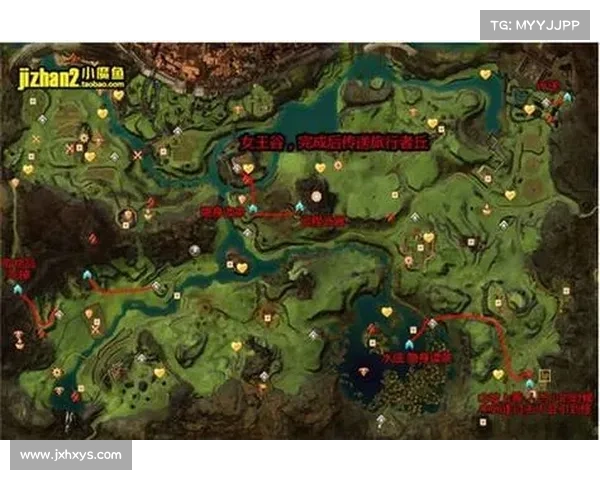Click the TG: MYYJJPP contact badge

536,24
